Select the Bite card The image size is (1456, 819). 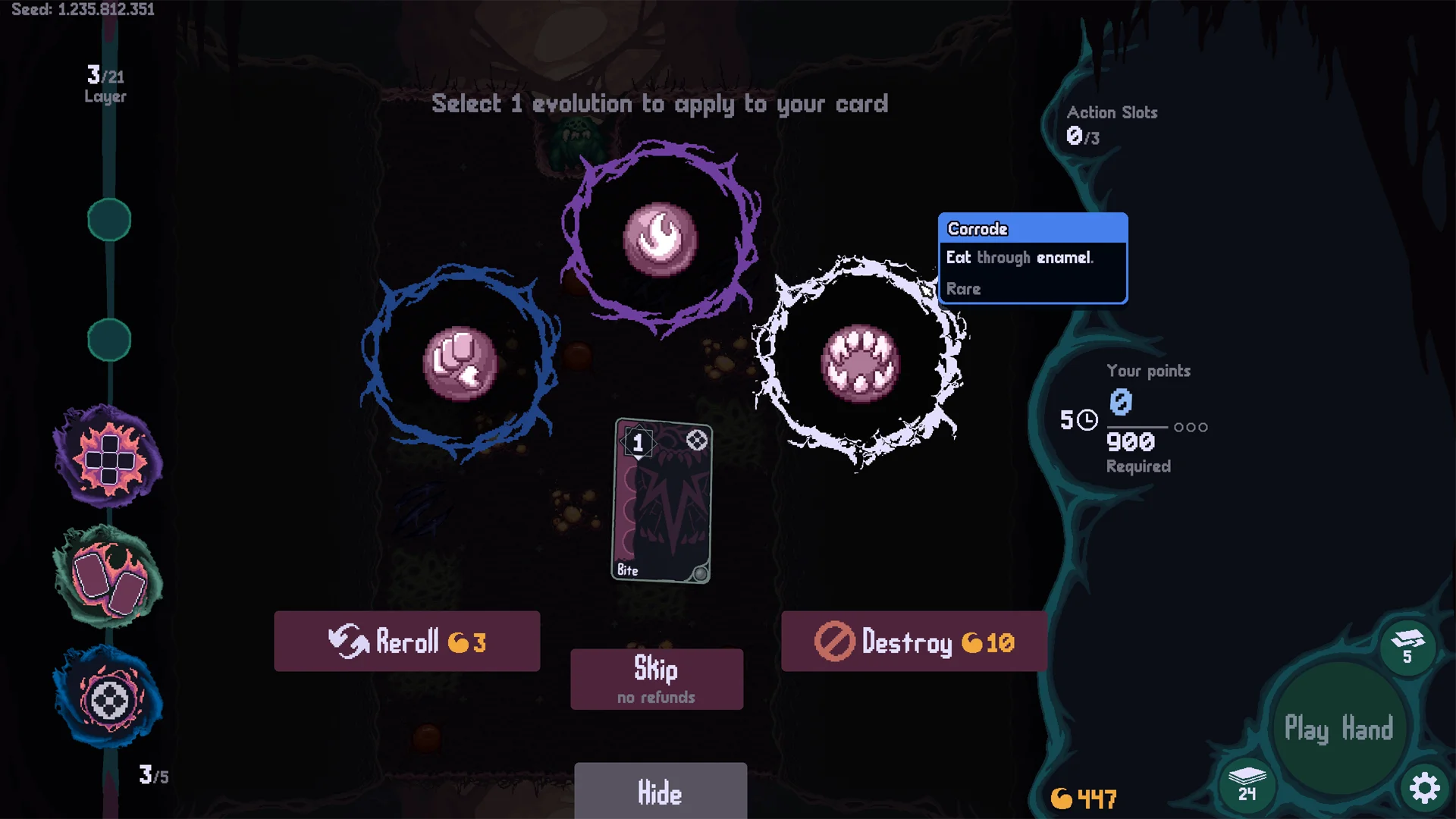click(662, 500)
